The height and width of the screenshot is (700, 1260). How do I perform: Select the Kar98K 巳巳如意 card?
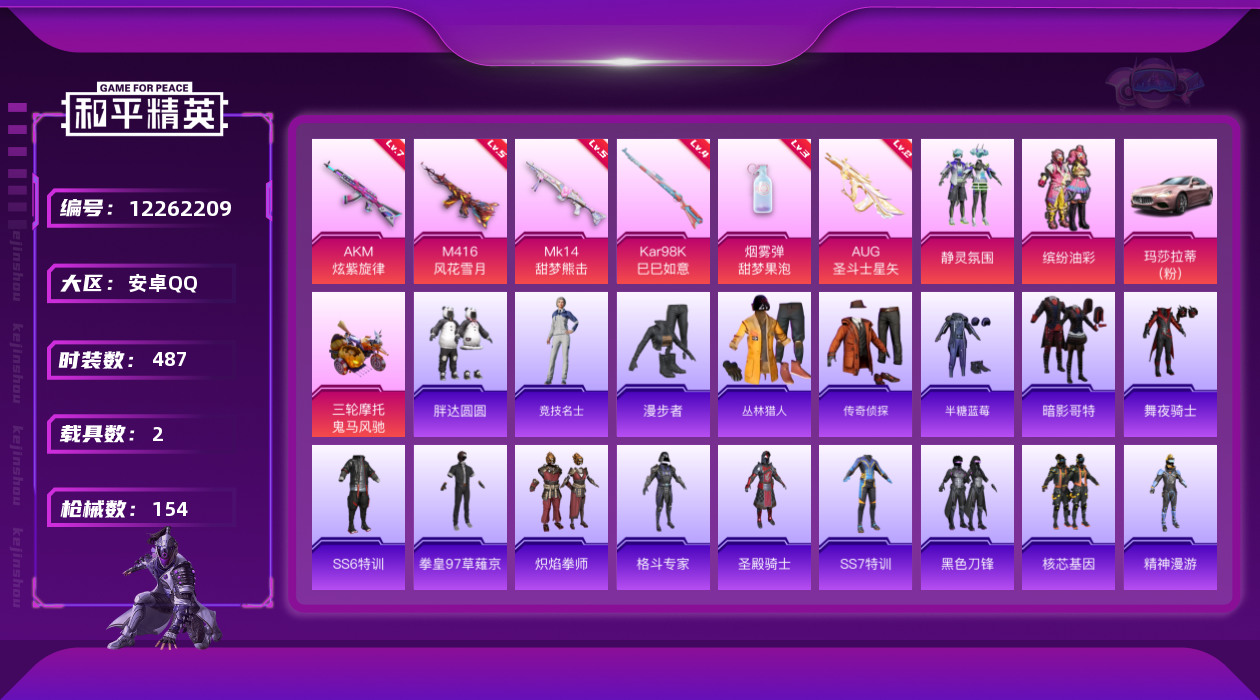coord(663,210)
